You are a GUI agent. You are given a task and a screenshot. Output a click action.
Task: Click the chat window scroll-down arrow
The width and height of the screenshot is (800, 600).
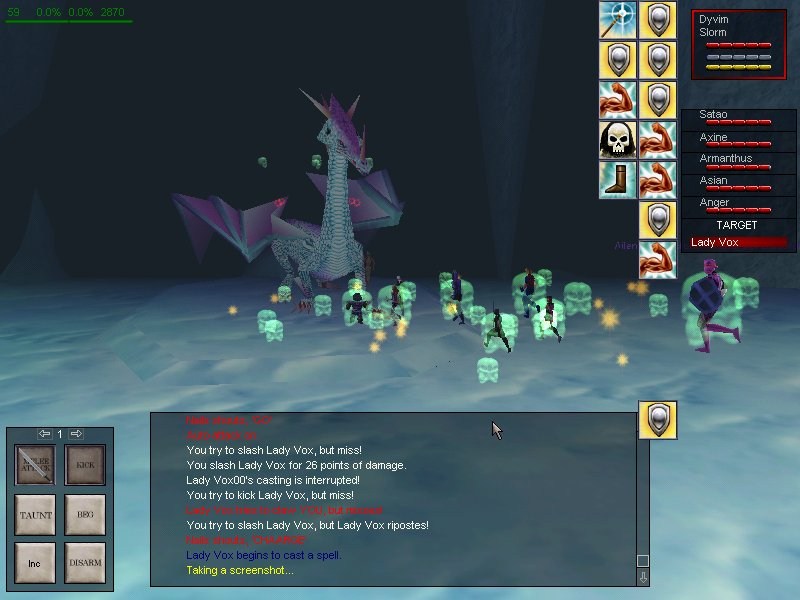643,576
